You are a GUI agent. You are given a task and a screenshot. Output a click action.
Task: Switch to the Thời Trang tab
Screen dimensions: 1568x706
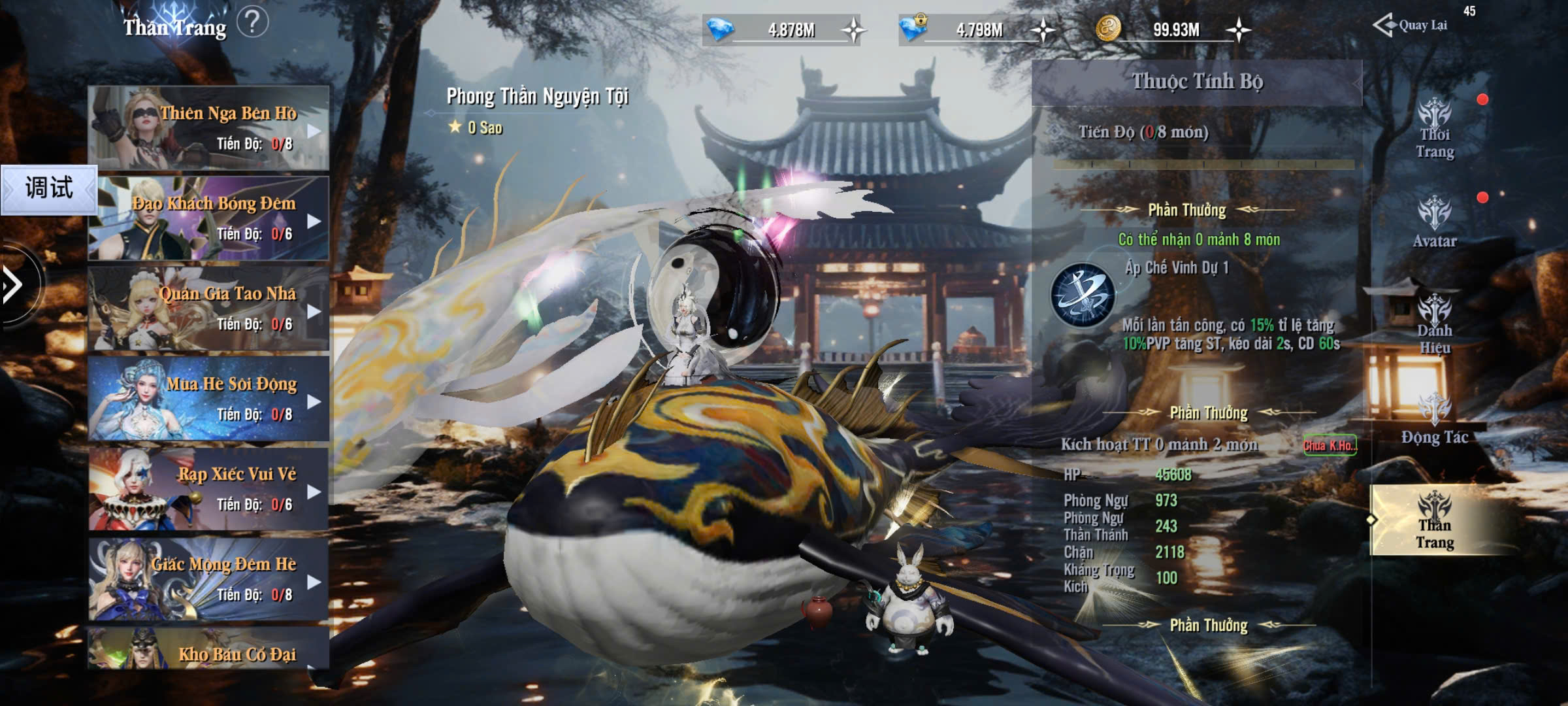pyautogui.click(x=1435, y=131)
